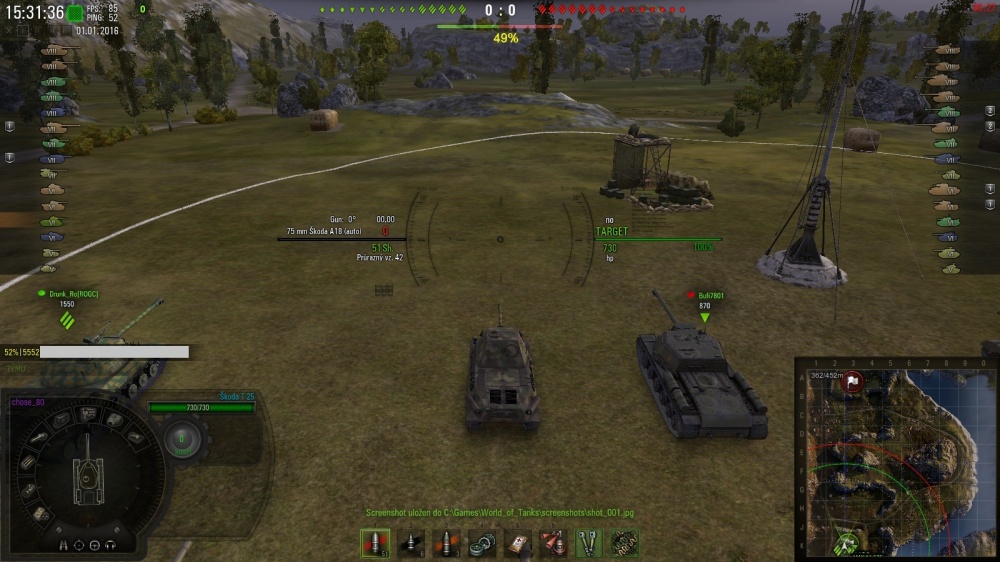Image resolution: width=1000 pixels, height=562 pixels.
Task: Select the first shell slot with 51 rounds
Action: point(375,544)
